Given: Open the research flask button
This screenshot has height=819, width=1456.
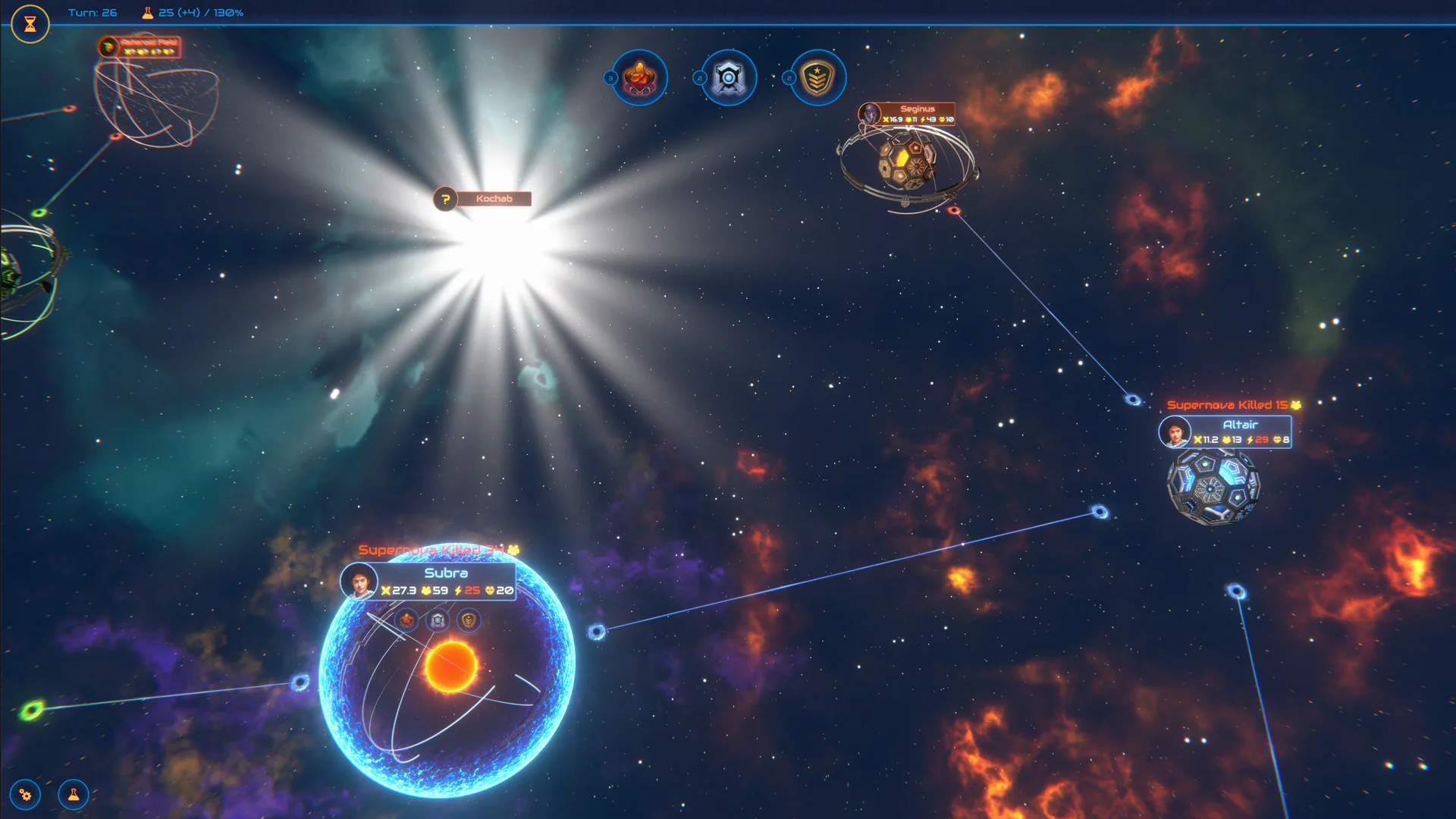Looking at the screenshot, I should click(x=74, y=795).
